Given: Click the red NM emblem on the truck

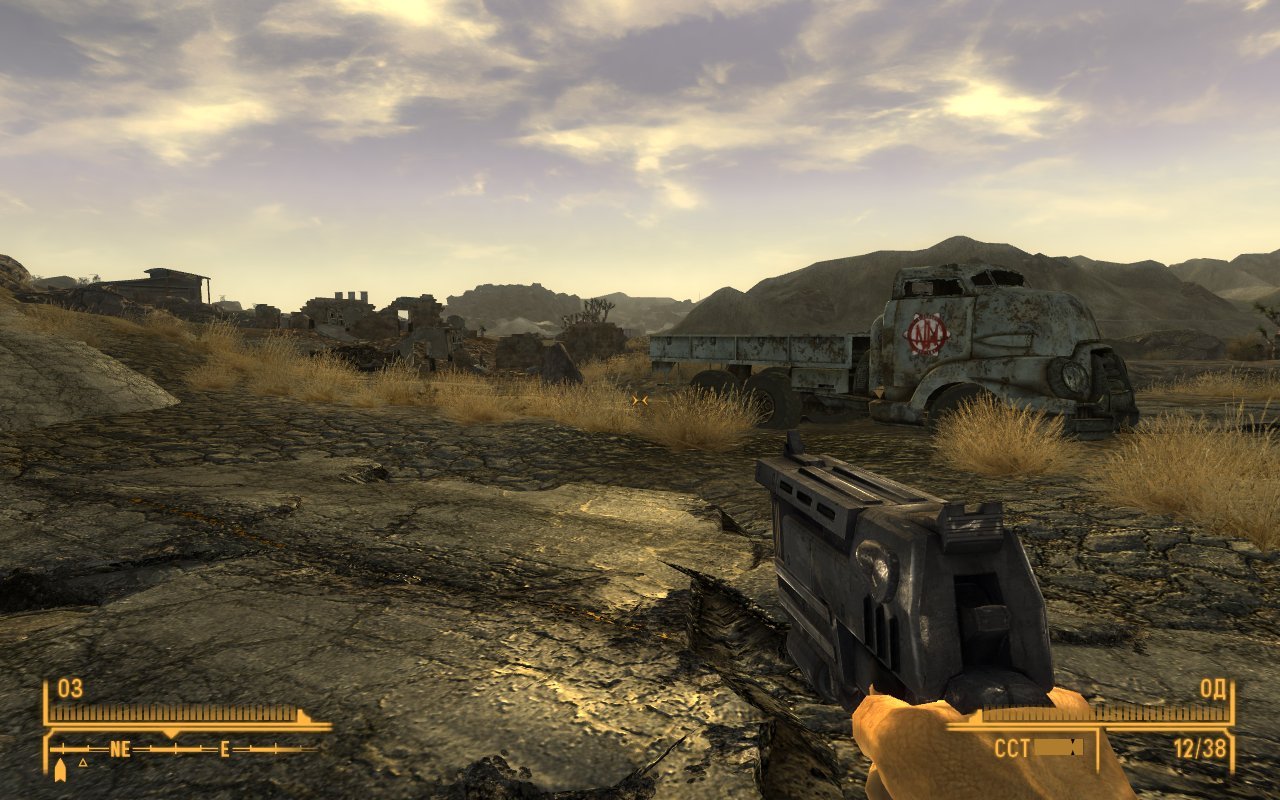Looking at the screenshot, I should [x=926, y=335].
